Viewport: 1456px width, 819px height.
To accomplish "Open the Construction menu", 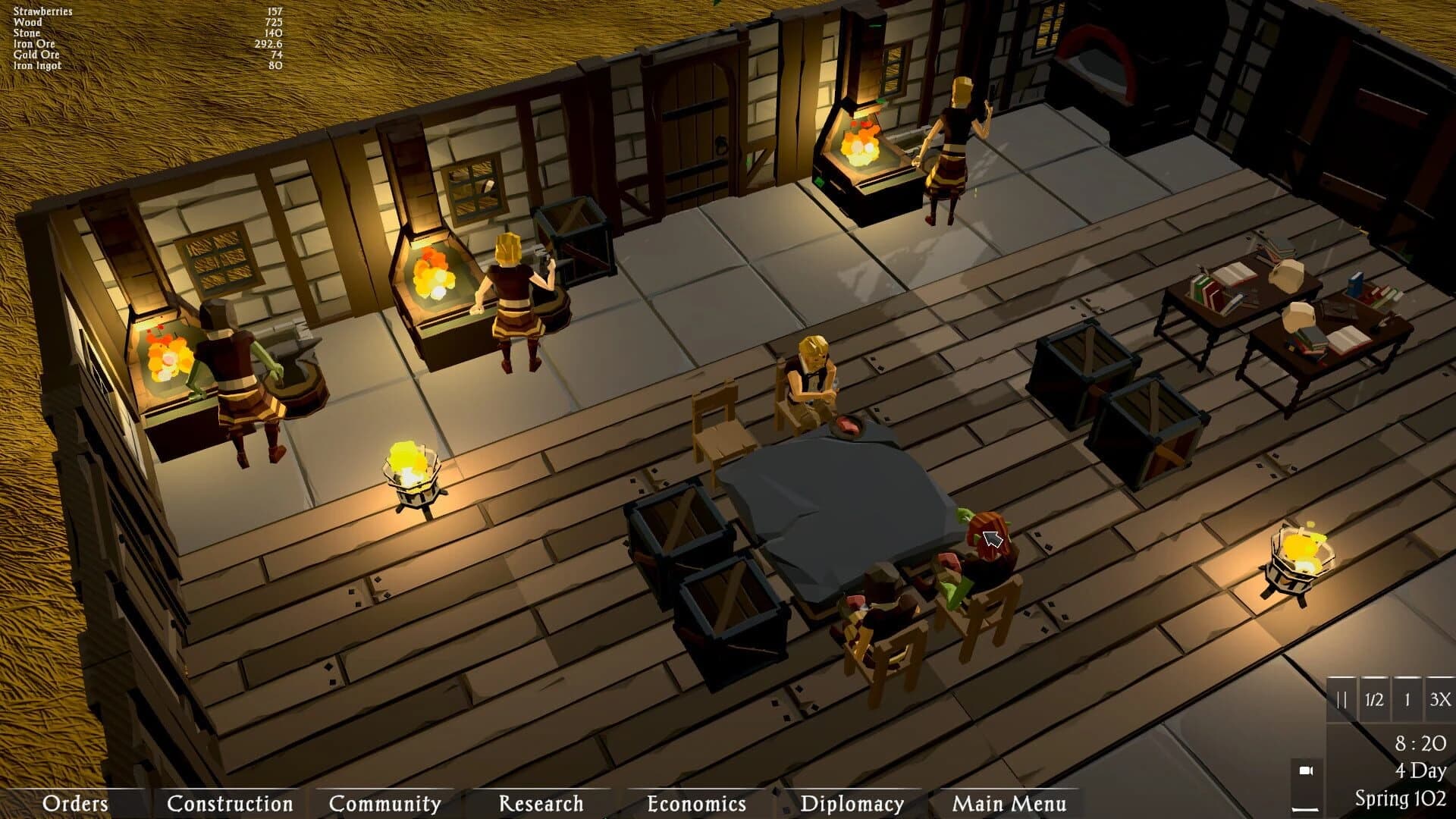I will pyautogui.click(x=230, y=803).
